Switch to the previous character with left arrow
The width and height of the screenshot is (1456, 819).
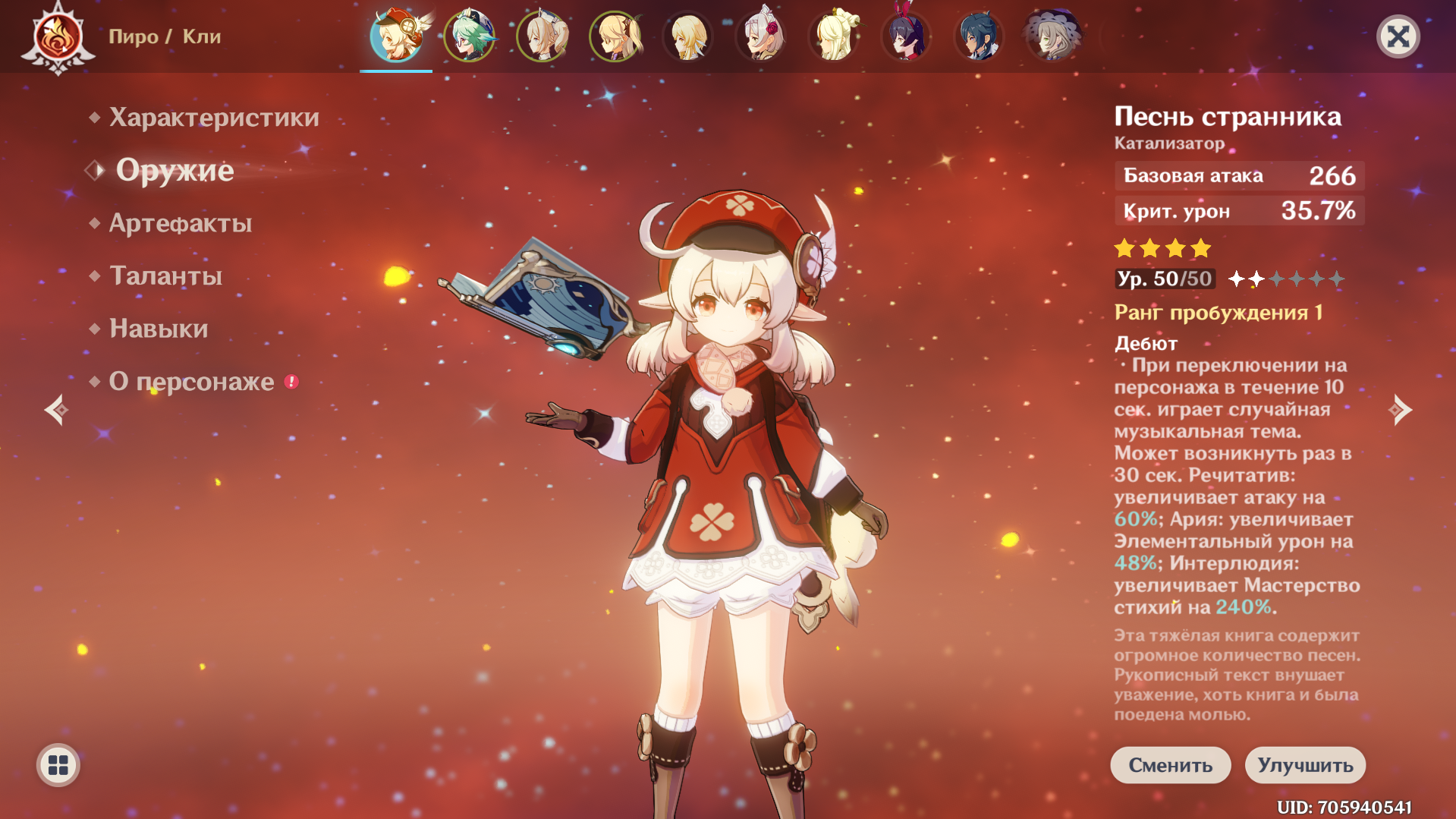[56, 410]
